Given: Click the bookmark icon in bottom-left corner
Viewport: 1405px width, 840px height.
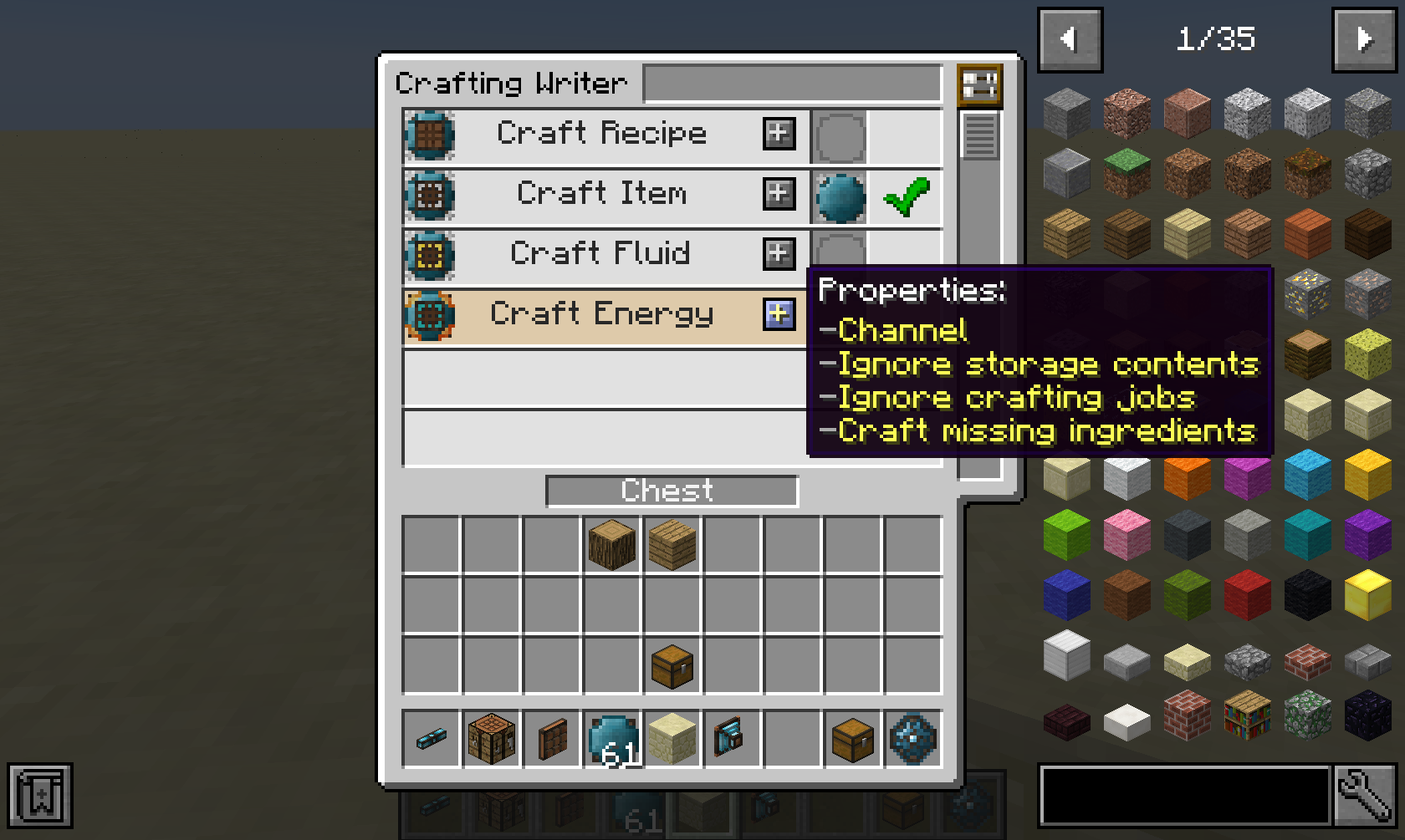Looking at the screenshot, I should (39, 796).
